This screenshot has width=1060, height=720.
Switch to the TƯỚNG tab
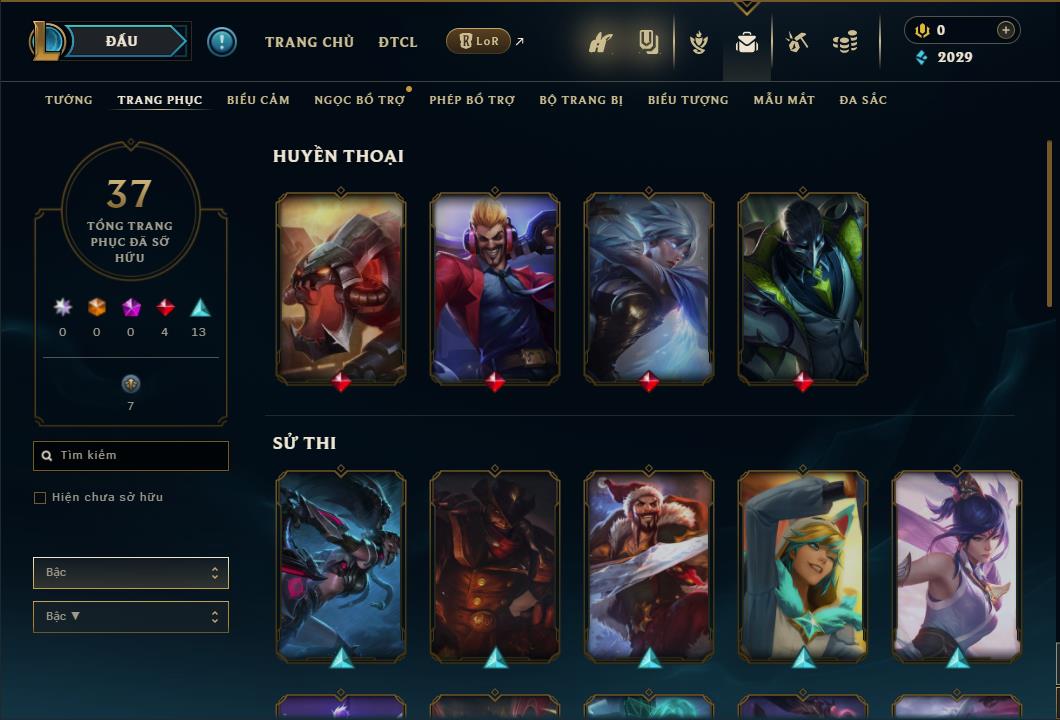(x=69, y=100)
